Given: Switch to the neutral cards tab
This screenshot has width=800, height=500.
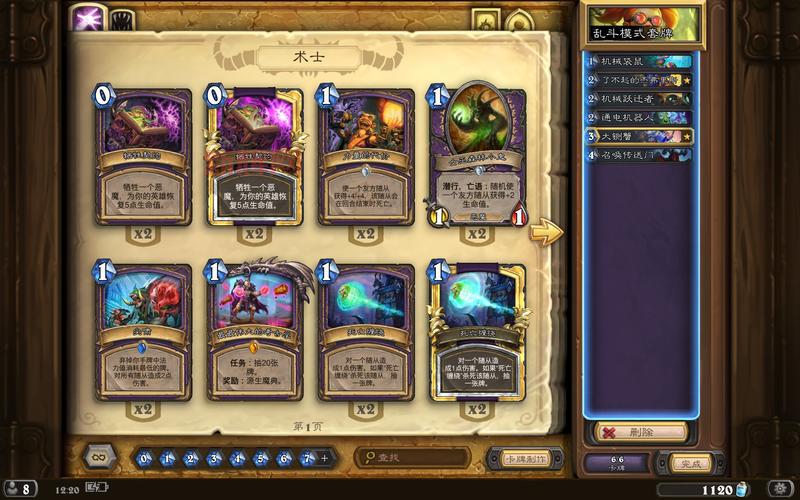Looking at the screenshot, I should click(121, 19).
